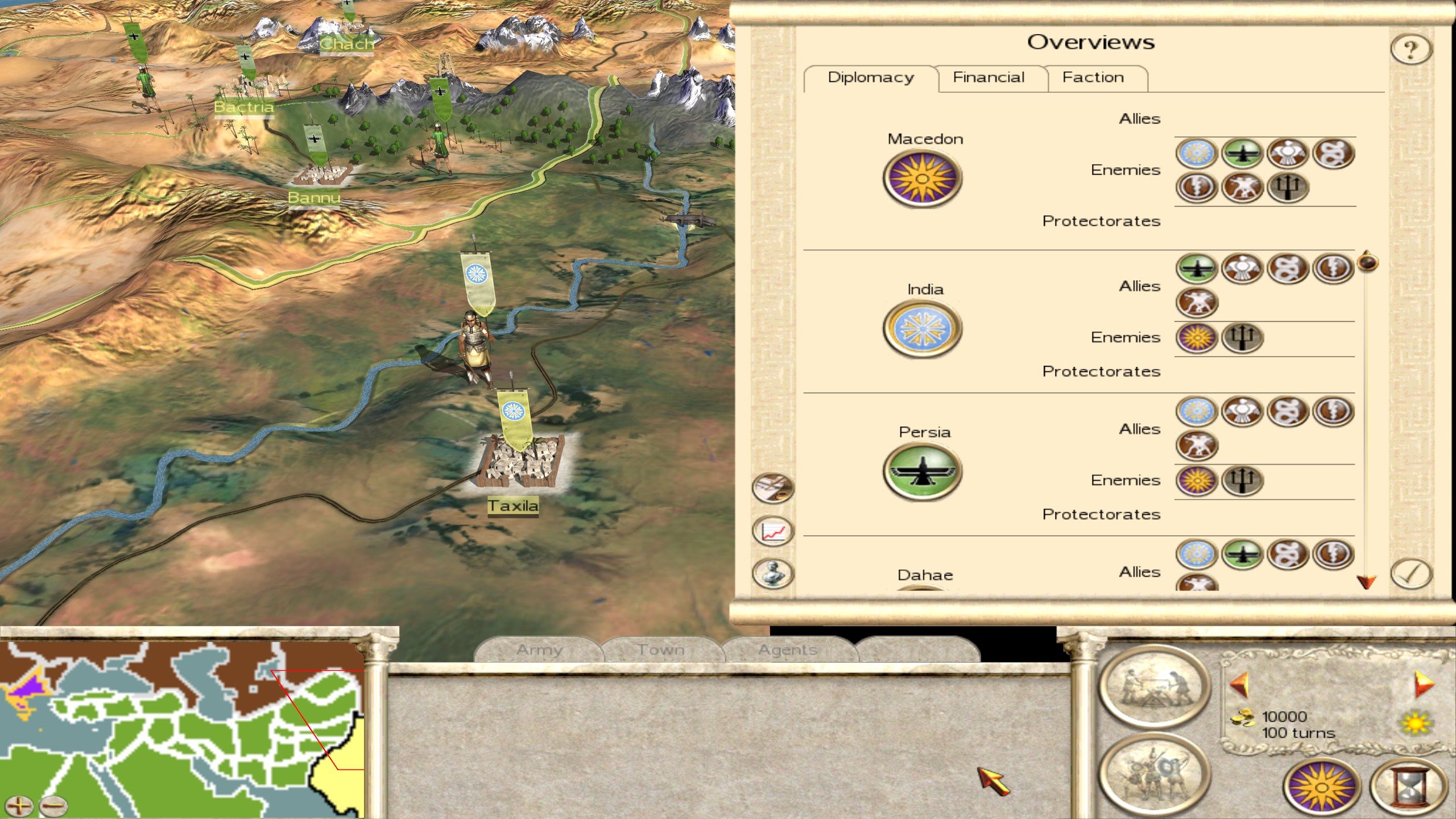Open the bust statue scroll button
The height and width of the screenshot is (819, 1456).
772,573
